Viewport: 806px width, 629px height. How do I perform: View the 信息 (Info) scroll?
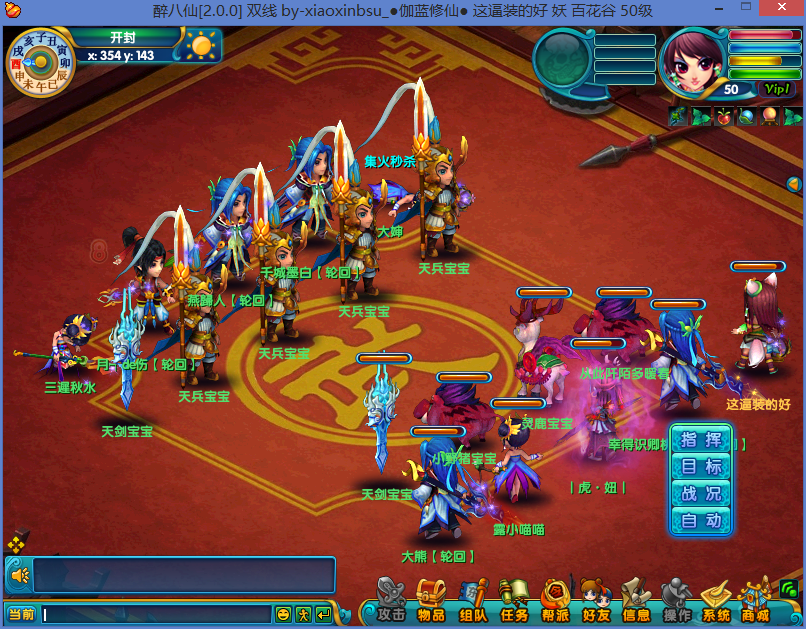point(636,600)
